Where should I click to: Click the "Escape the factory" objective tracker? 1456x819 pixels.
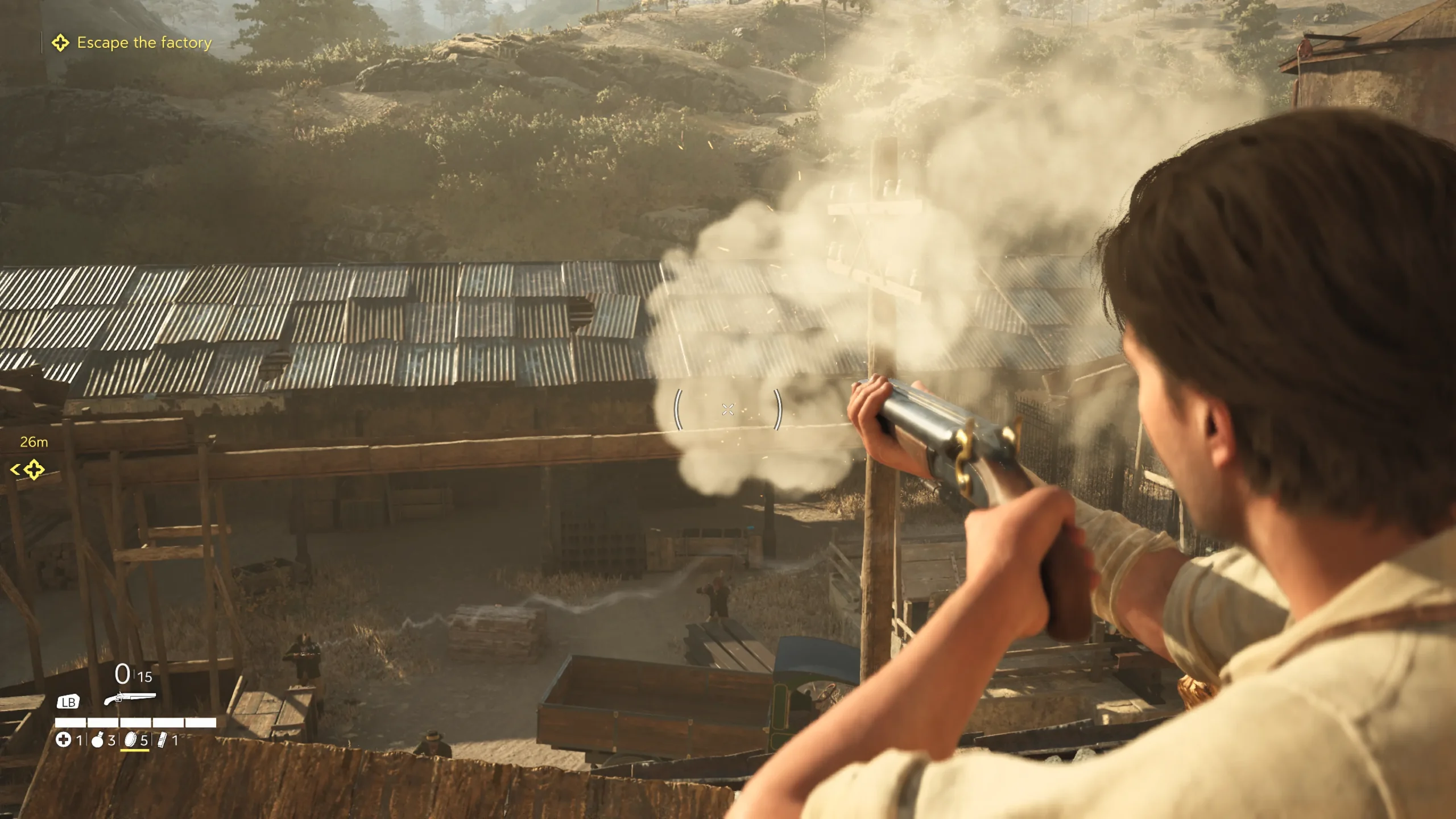(x=143, y=43)
